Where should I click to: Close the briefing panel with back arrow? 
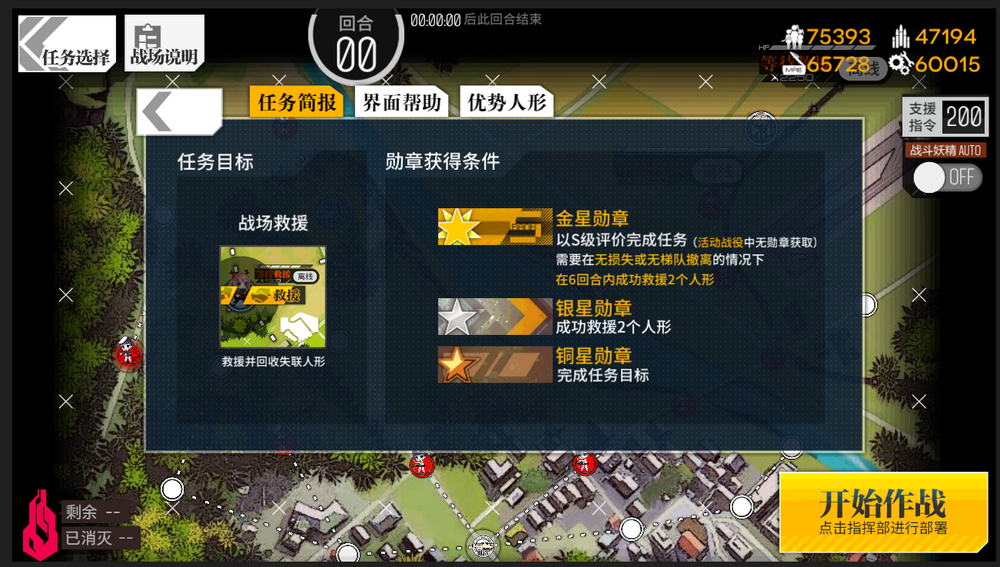click(x=178, y=111)
